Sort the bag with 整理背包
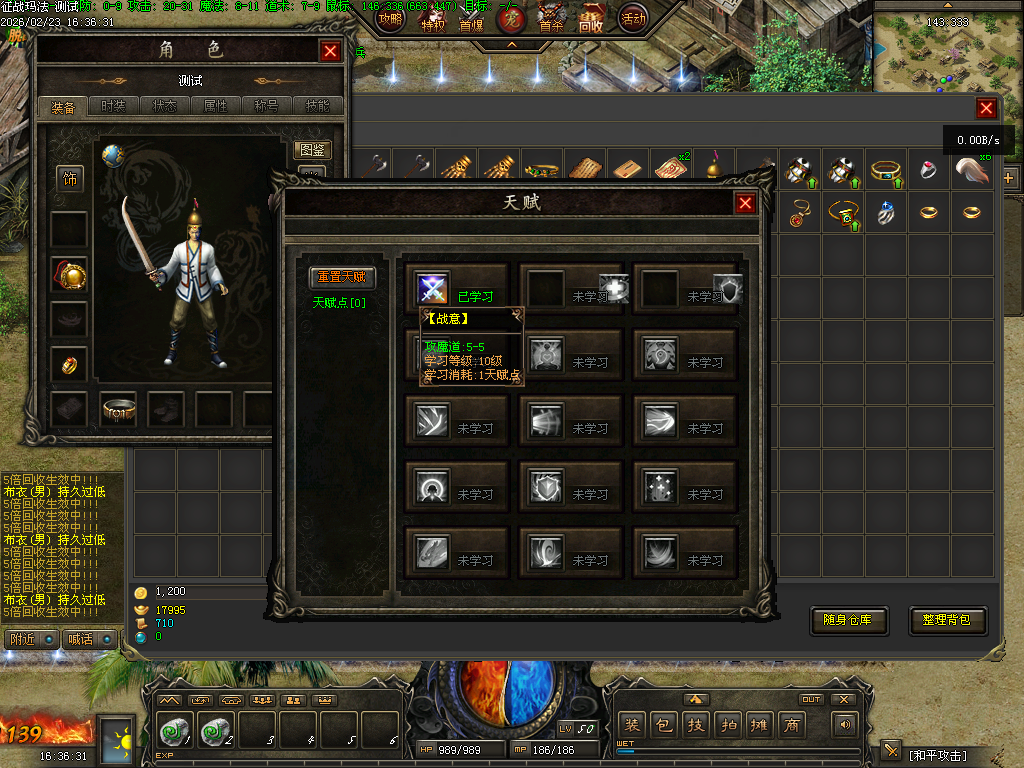The width and height of the screenshot is (1024, 768). (x=947, y=621)
